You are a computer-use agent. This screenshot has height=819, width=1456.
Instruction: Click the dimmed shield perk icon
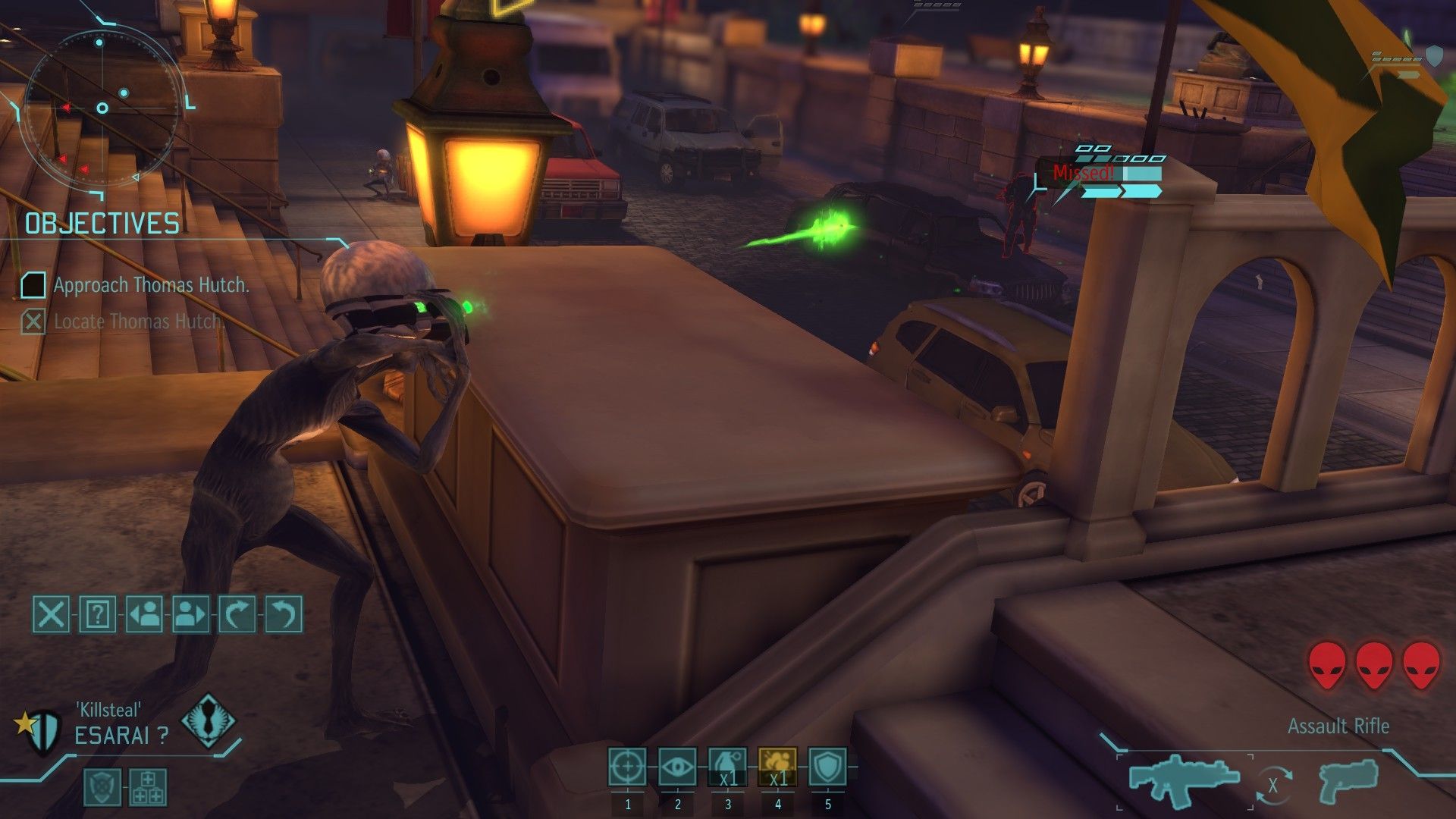[x=101, y=786]
